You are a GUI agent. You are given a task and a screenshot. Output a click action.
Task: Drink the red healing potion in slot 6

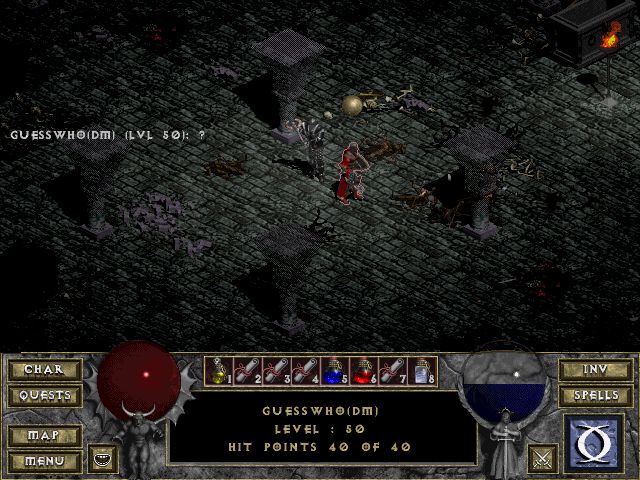click(364, 372)
